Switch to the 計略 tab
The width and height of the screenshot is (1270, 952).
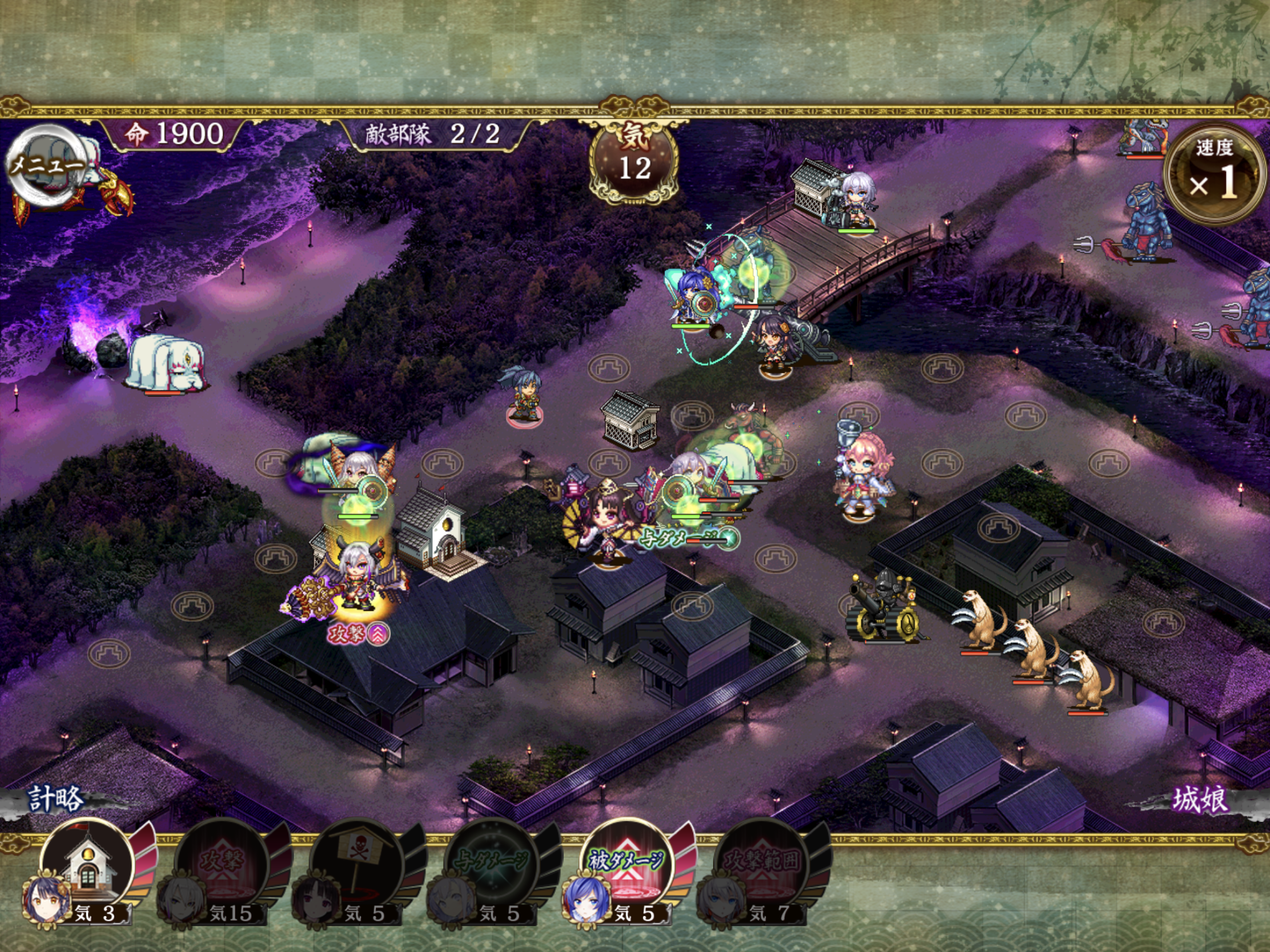56,799
